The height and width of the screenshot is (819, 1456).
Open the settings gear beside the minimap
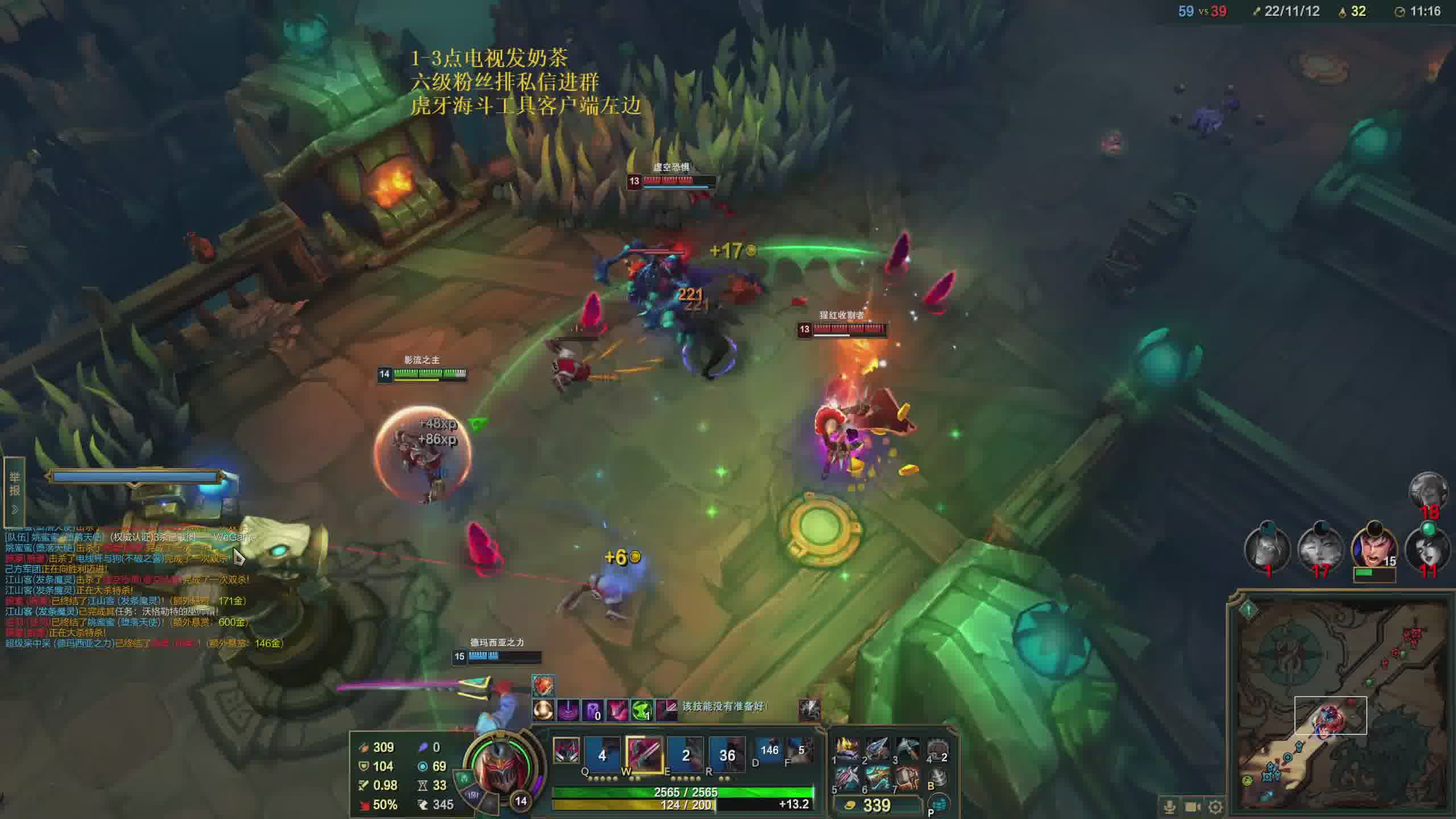pyautogui.click(x=1215, y=806)
